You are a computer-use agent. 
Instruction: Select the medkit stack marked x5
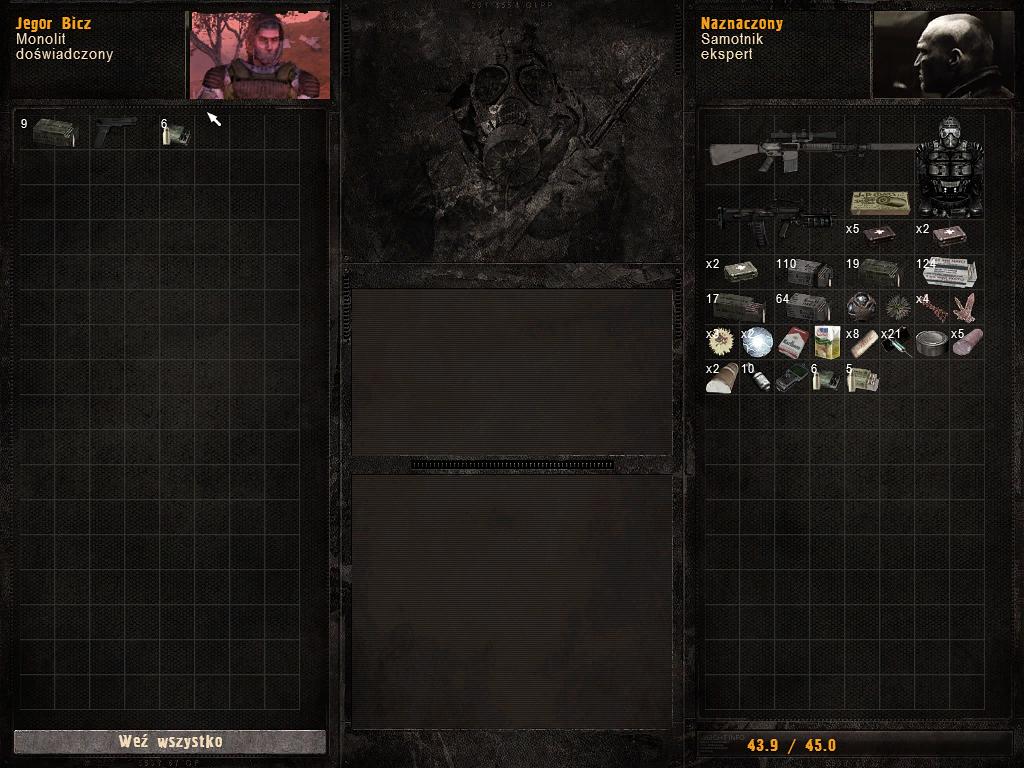(878, 236)
